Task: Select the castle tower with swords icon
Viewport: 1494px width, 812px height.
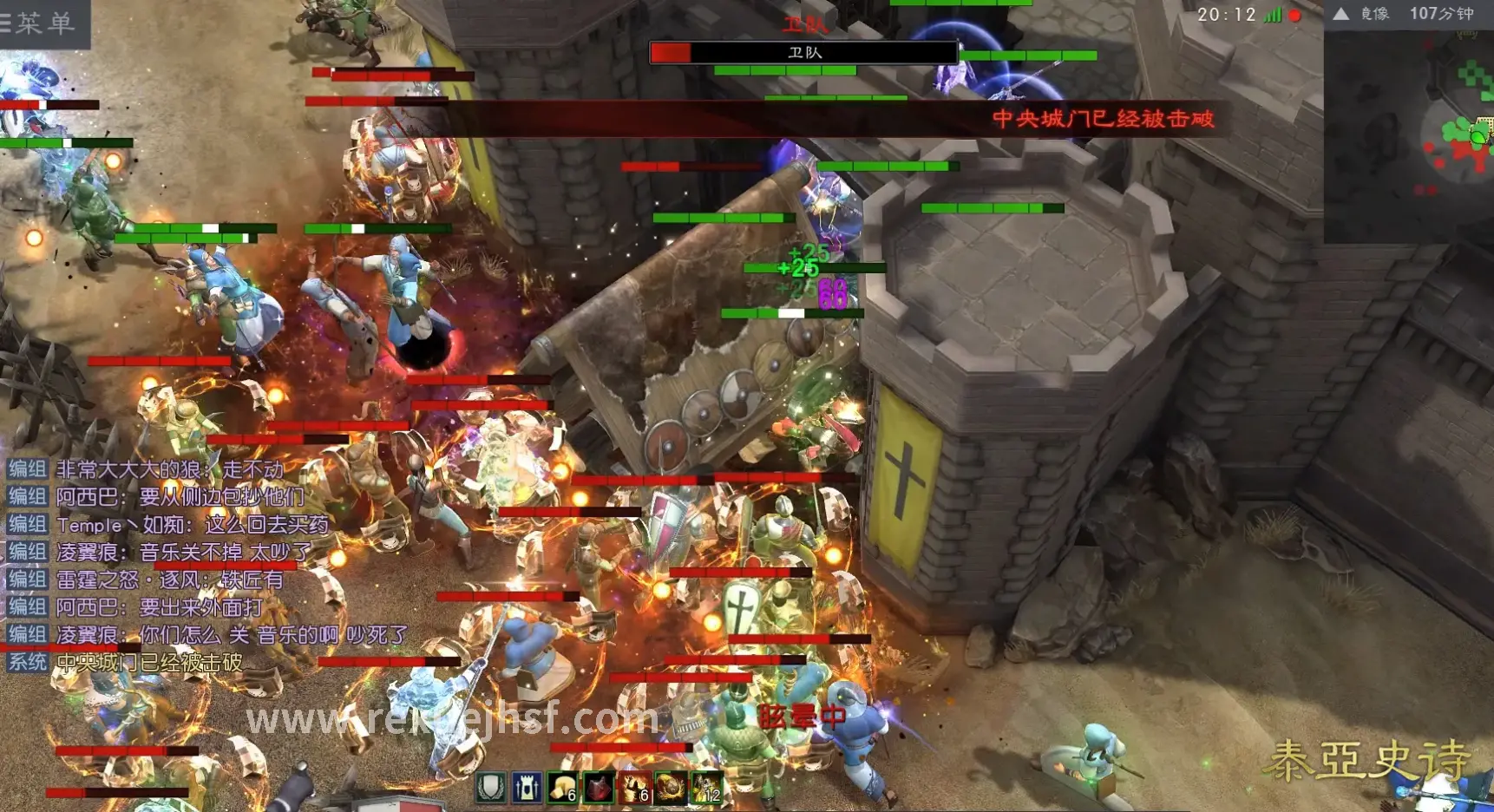Action: [x=527, y=787]
